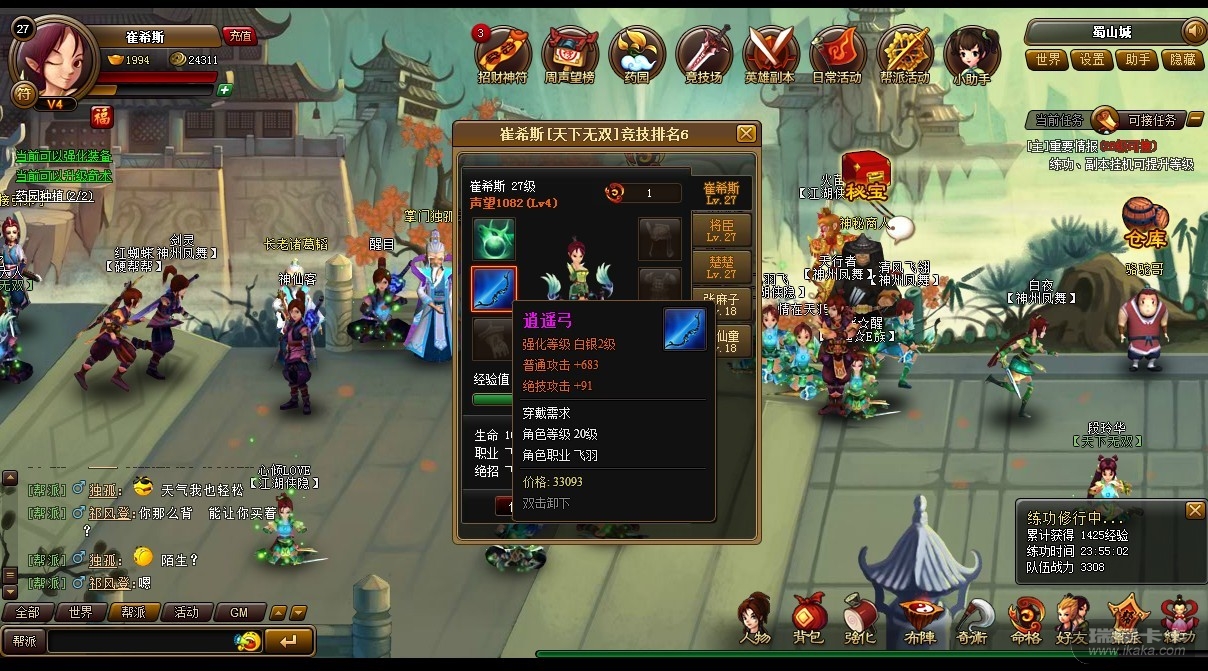This screenshot has width=1208, height=671.
Task: Open the 设置 settings button
Action: 1092,60
